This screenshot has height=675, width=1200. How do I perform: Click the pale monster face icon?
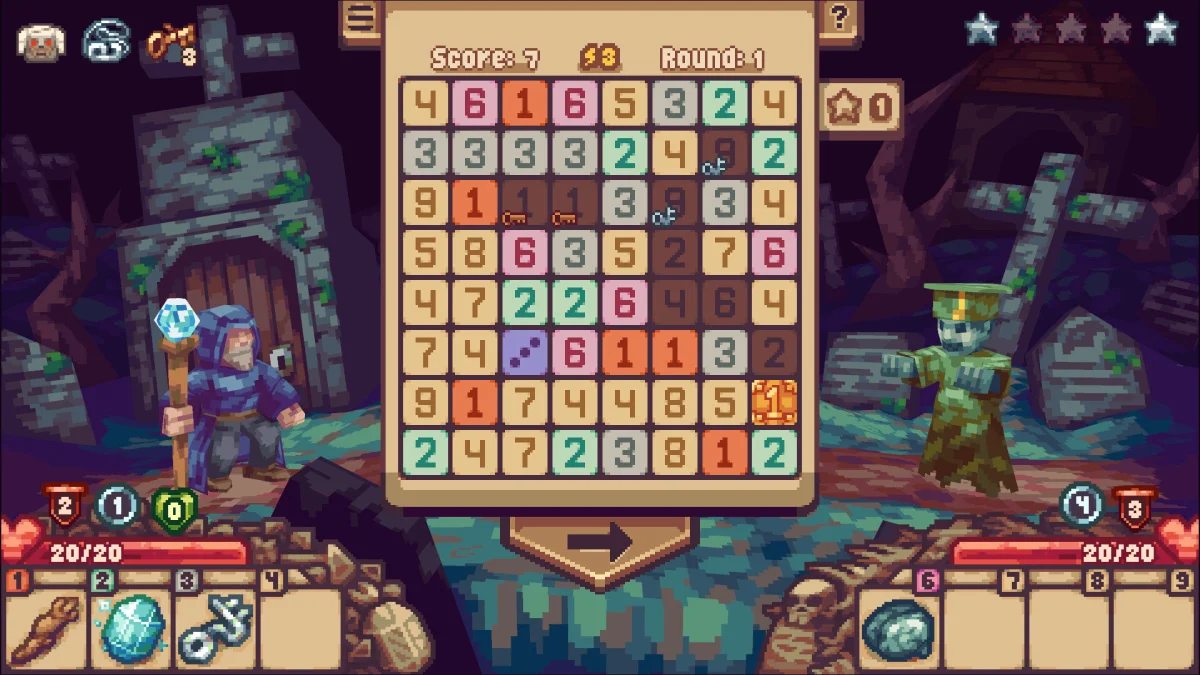41,42
